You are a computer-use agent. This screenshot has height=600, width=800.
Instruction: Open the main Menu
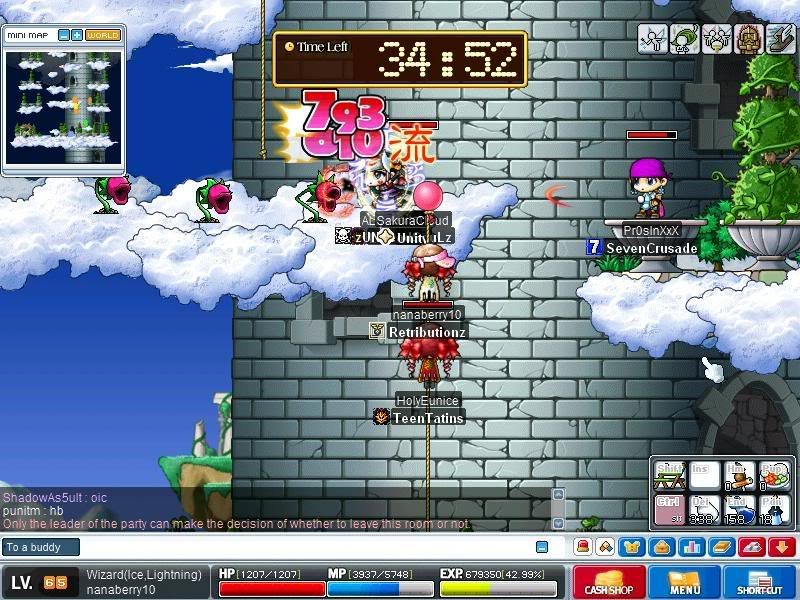click(x=685, y=582)
